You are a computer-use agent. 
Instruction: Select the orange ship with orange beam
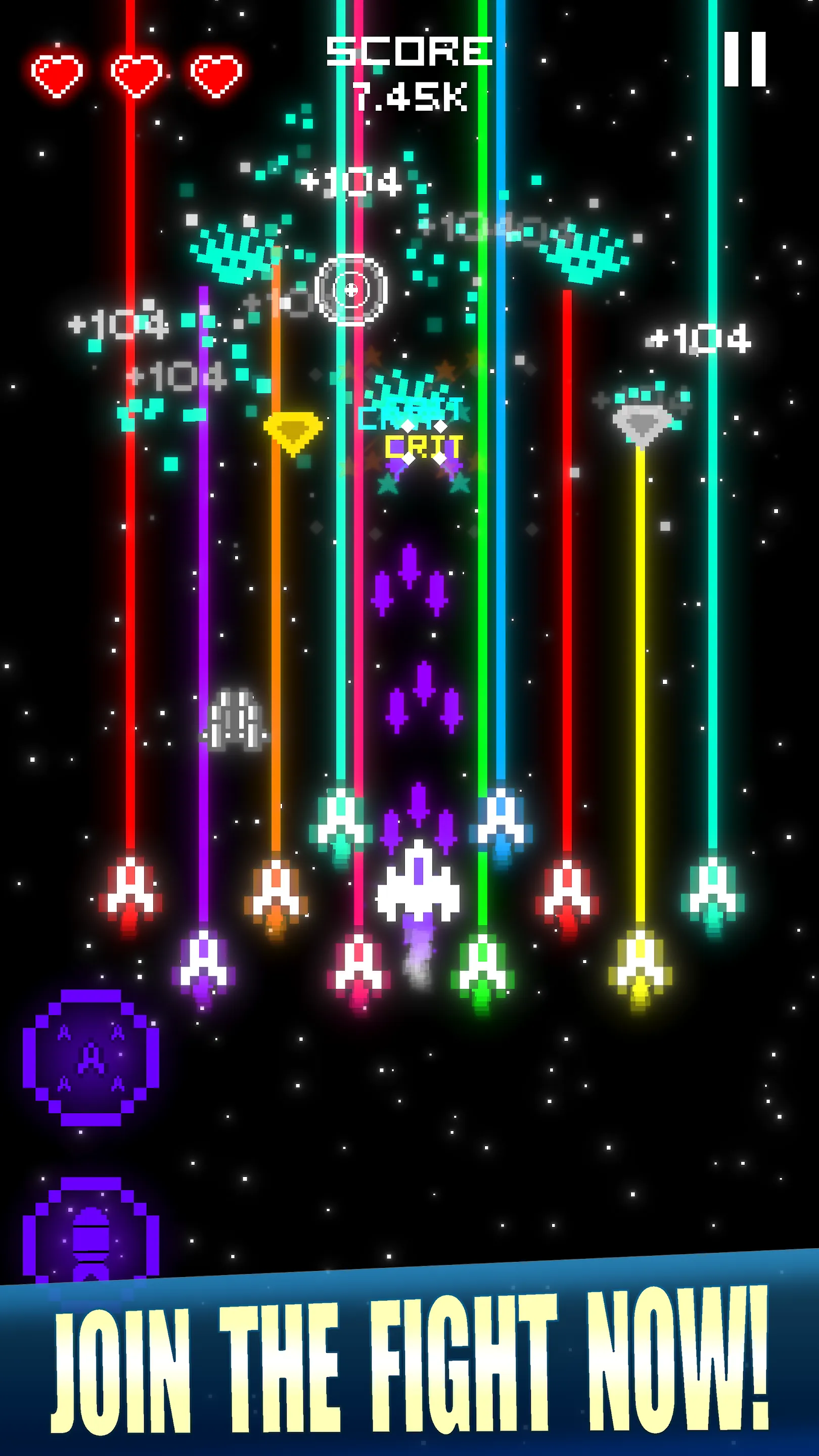277,893
